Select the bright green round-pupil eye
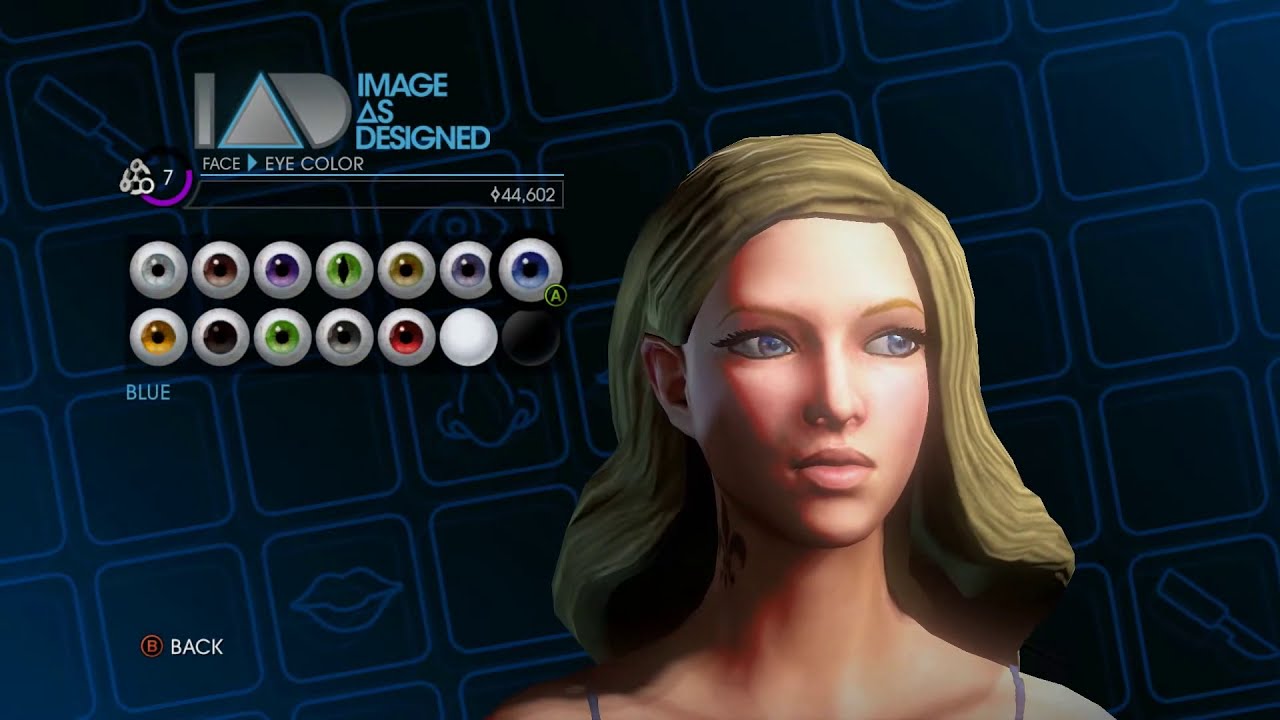Image resolution: width=1280 pixels, height=720 pixels. (282, 337)
